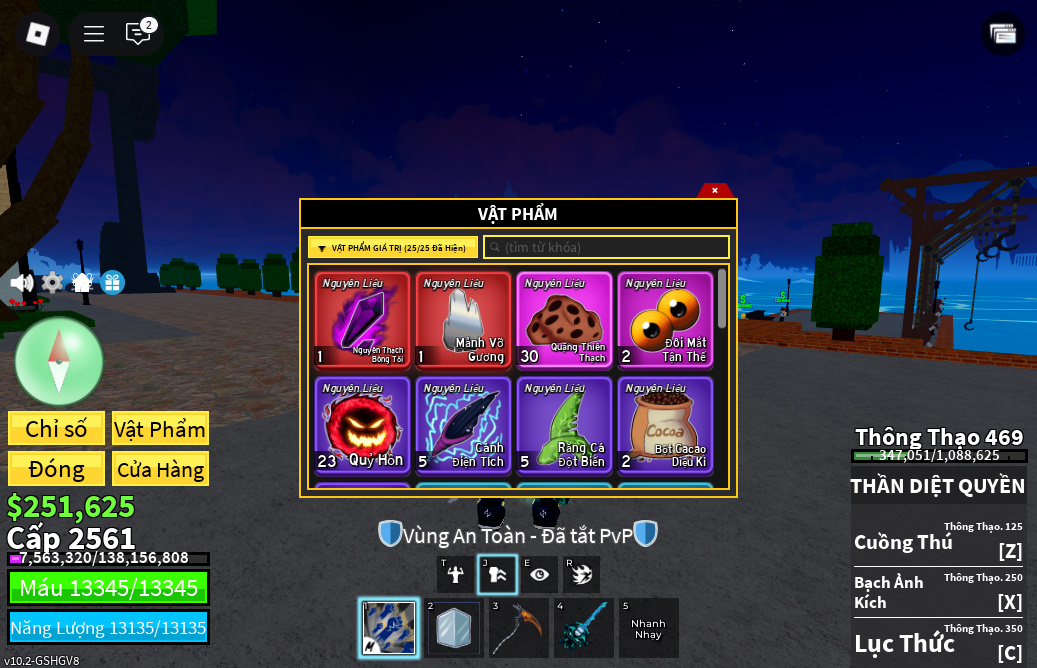The width and height of the screenshot is (1037, 668).
Task: Open the Cửa Hàng shop
Action: [160, 469]
